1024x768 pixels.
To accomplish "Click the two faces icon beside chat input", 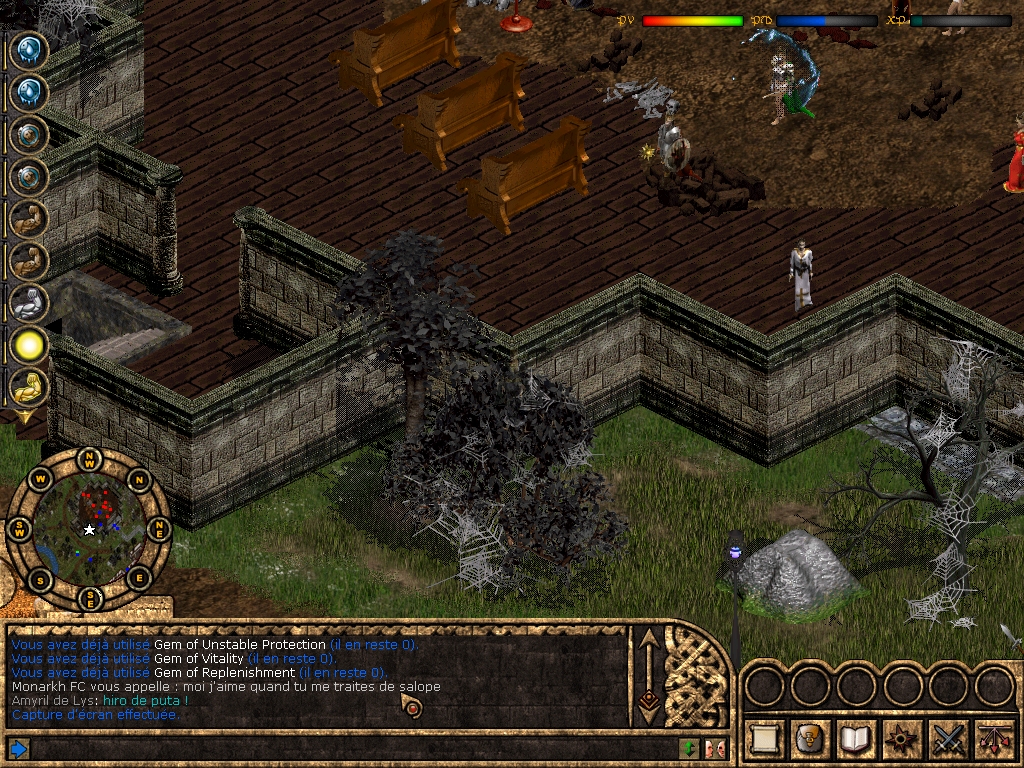I will click(714, 748).
